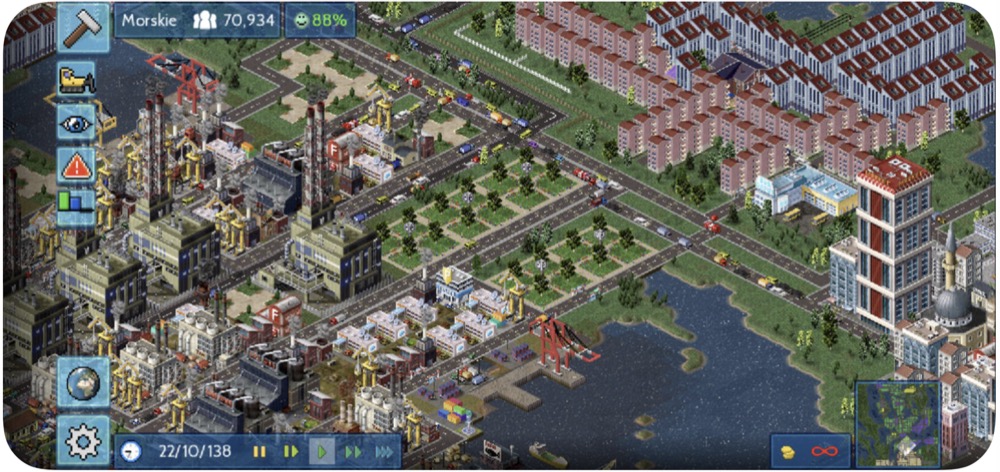Pause the game simulation
The height and width of the screenshot is (472, 1000).
259,451
